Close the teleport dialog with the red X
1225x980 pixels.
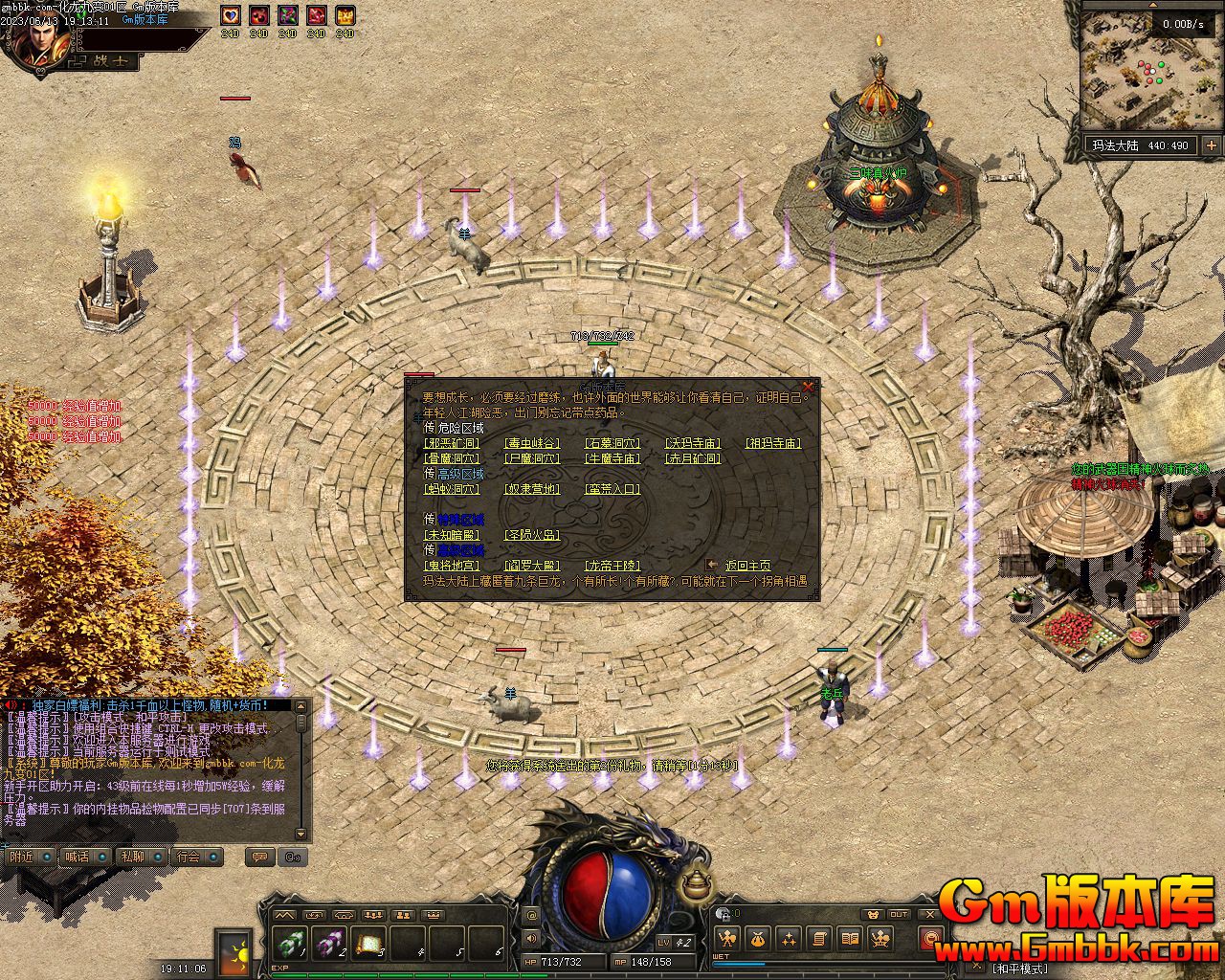(x=809, y=387)
